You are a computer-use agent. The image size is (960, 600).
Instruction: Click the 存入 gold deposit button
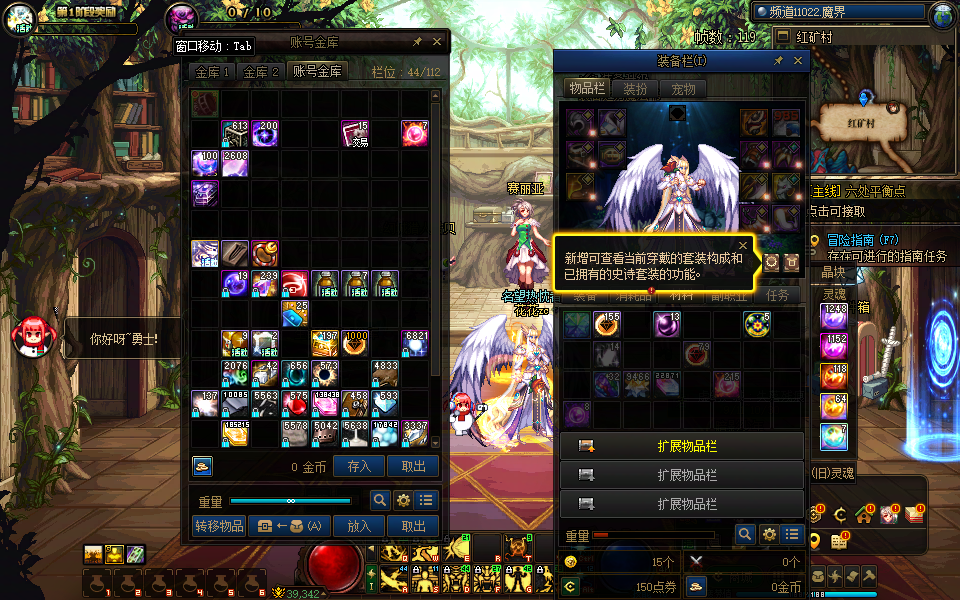(359, 466)
